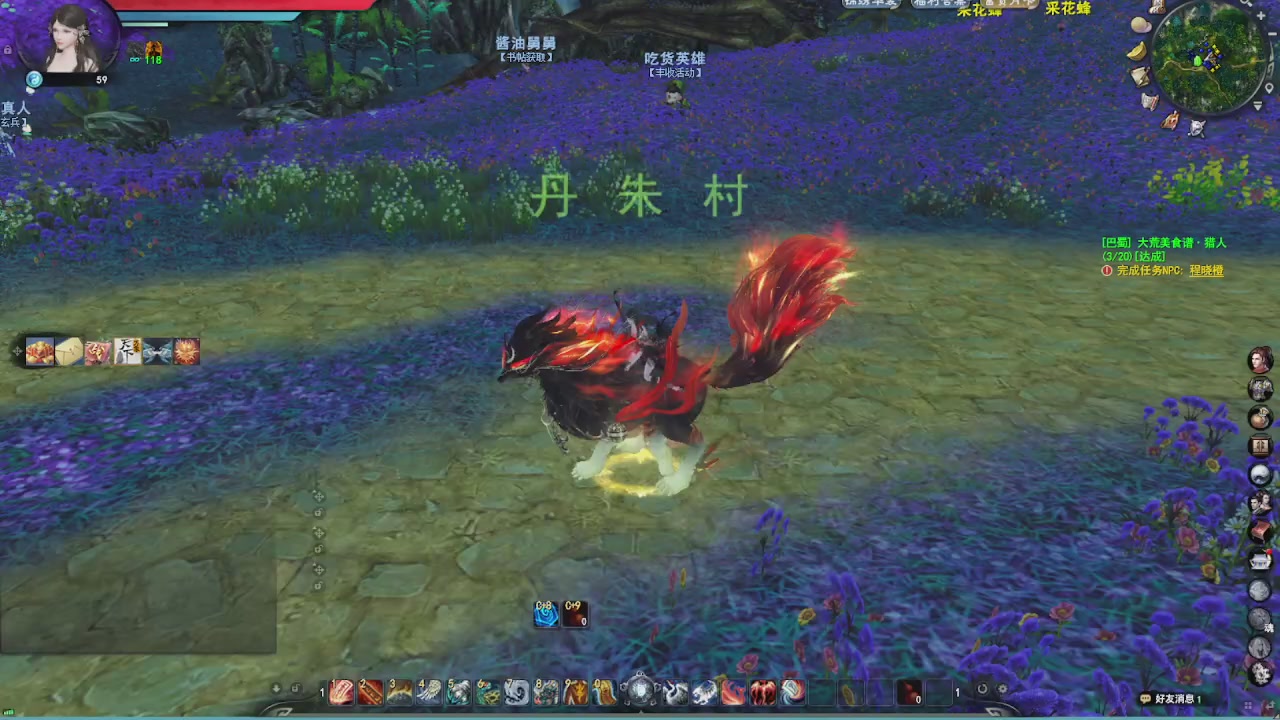1280x720 pixels.
Task: Select the first skill in the hotbar
Action: 342,688
